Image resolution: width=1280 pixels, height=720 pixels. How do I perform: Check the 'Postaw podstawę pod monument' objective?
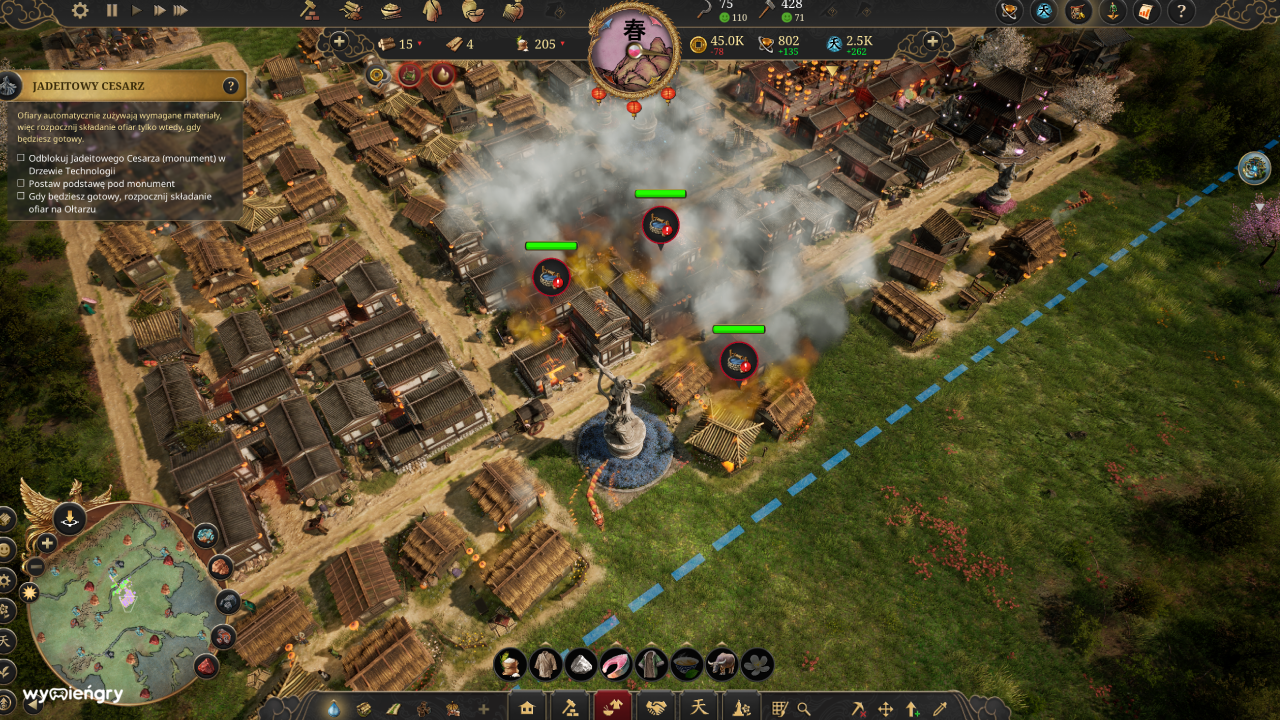pyautogui.click(x=20, y=184)
